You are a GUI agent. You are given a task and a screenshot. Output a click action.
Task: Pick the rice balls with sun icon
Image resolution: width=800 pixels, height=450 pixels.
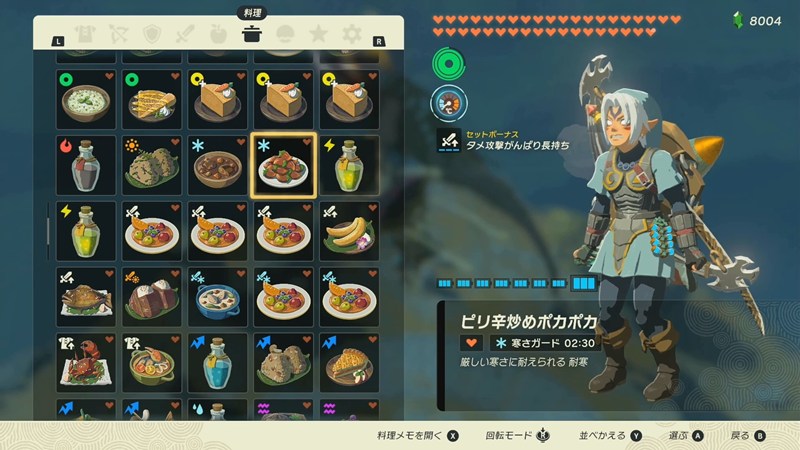coord(152,165)
